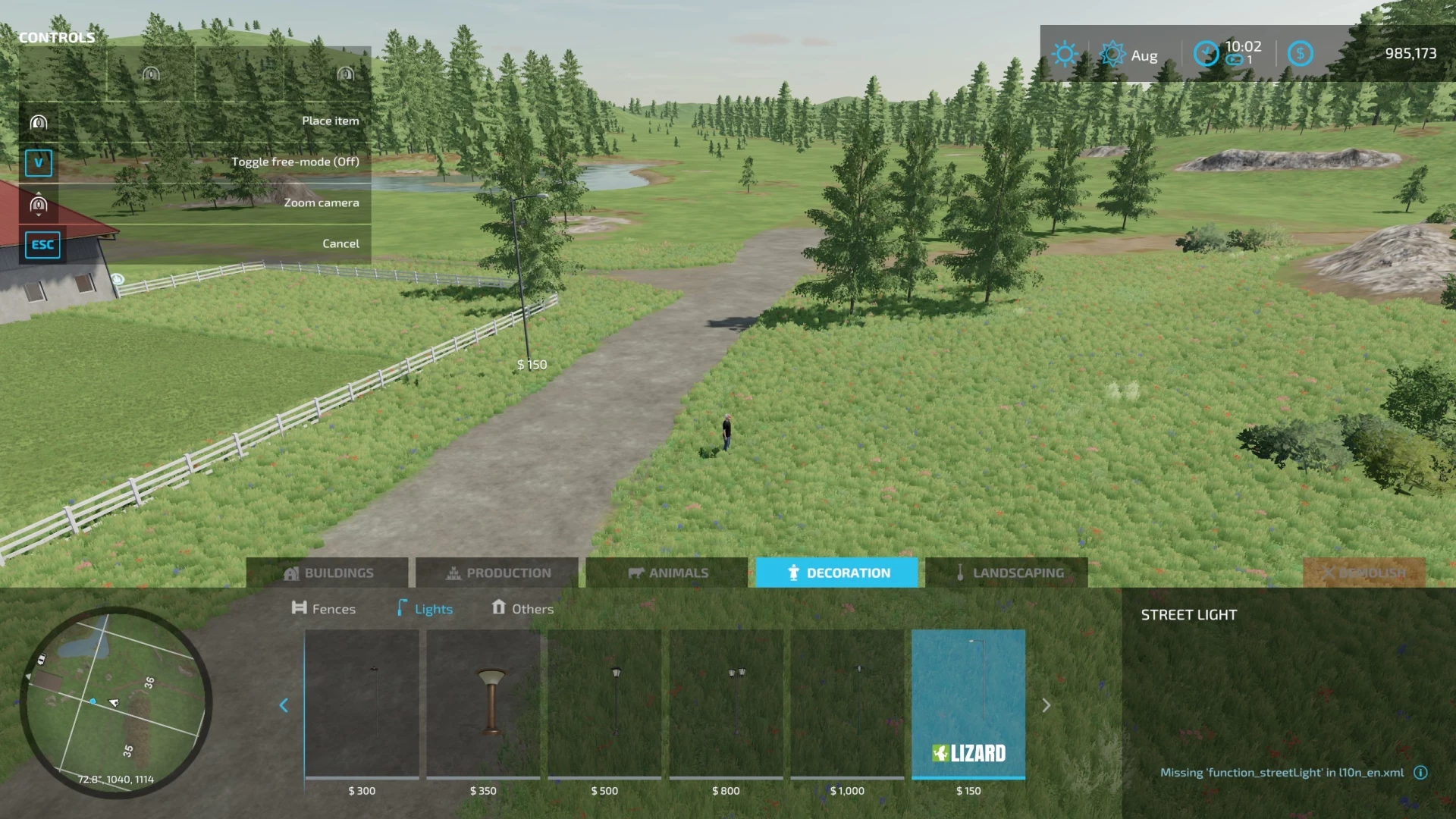Select the Landscaping shovel icon

[960, 573]
